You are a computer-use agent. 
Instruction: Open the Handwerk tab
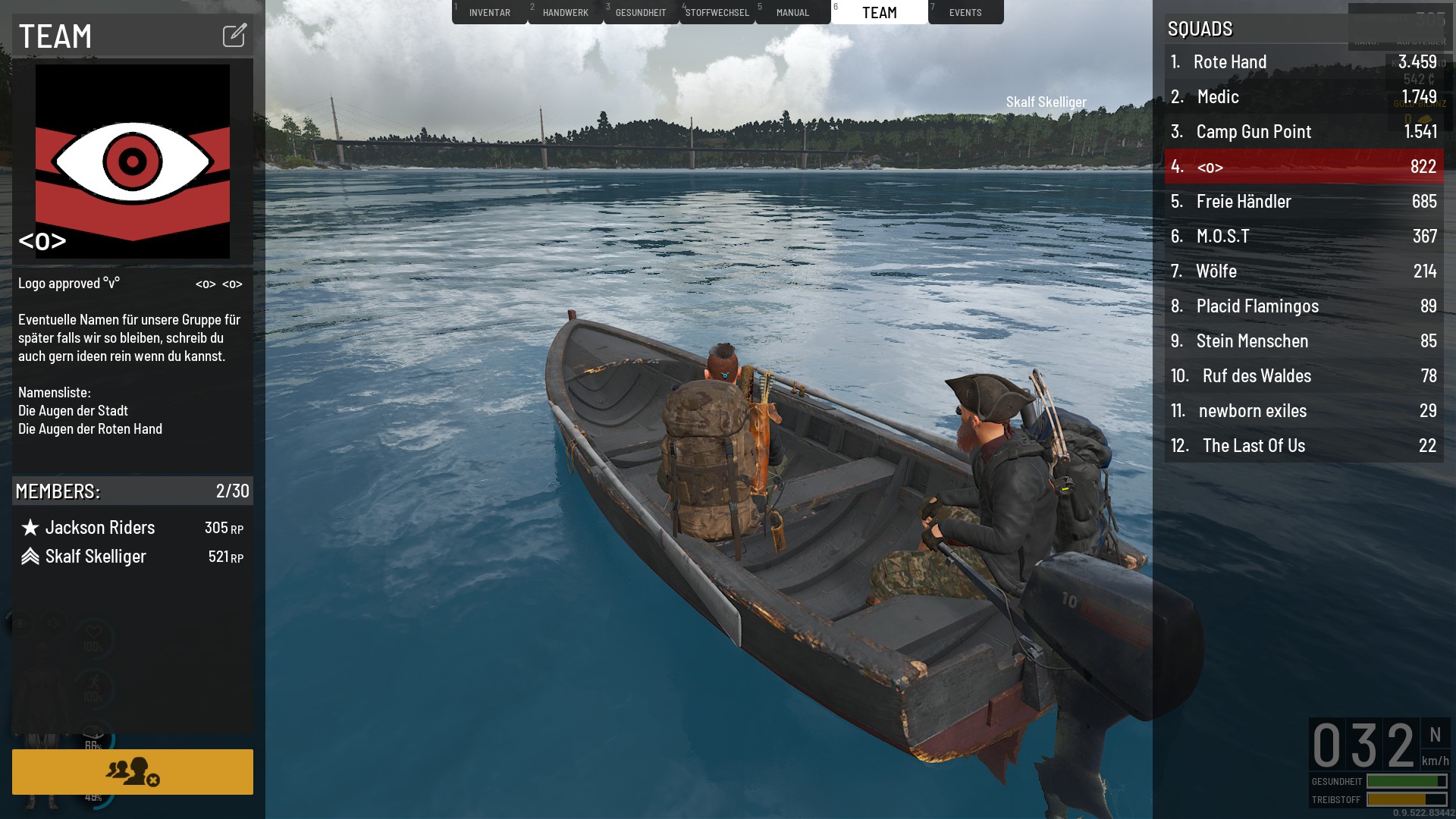pyautogui.click(x=565, y=12)
